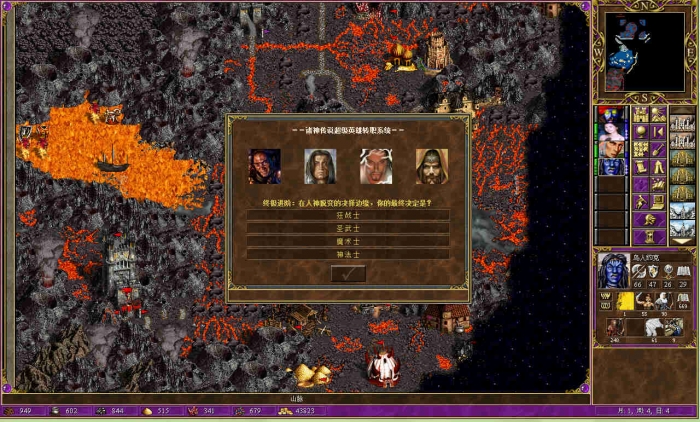Open the kingdom overview castle button
This screenshot has height=422, width=700.
coord(642,114)
